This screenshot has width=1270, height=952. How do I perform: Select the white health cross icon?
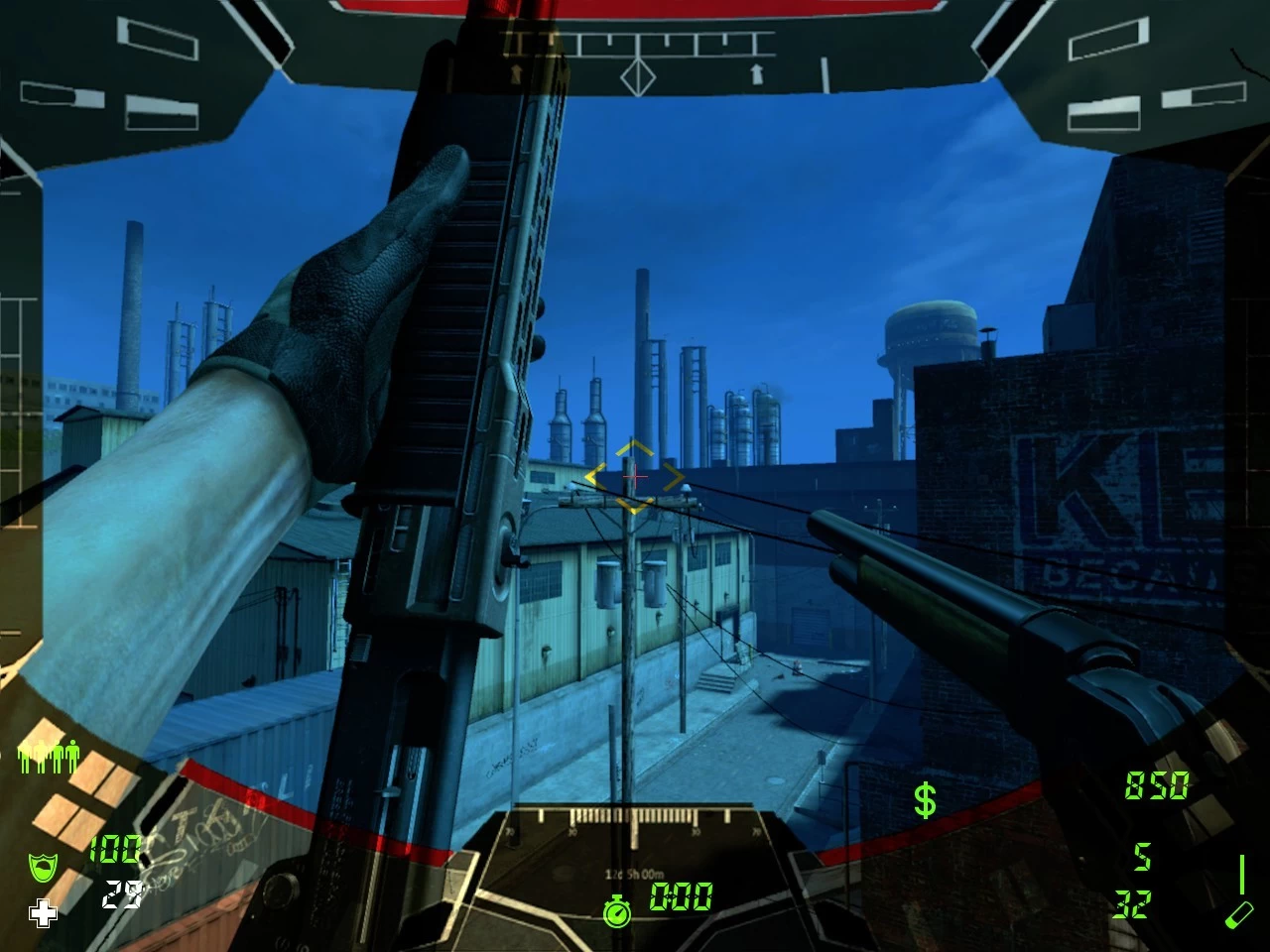[43, 913]
